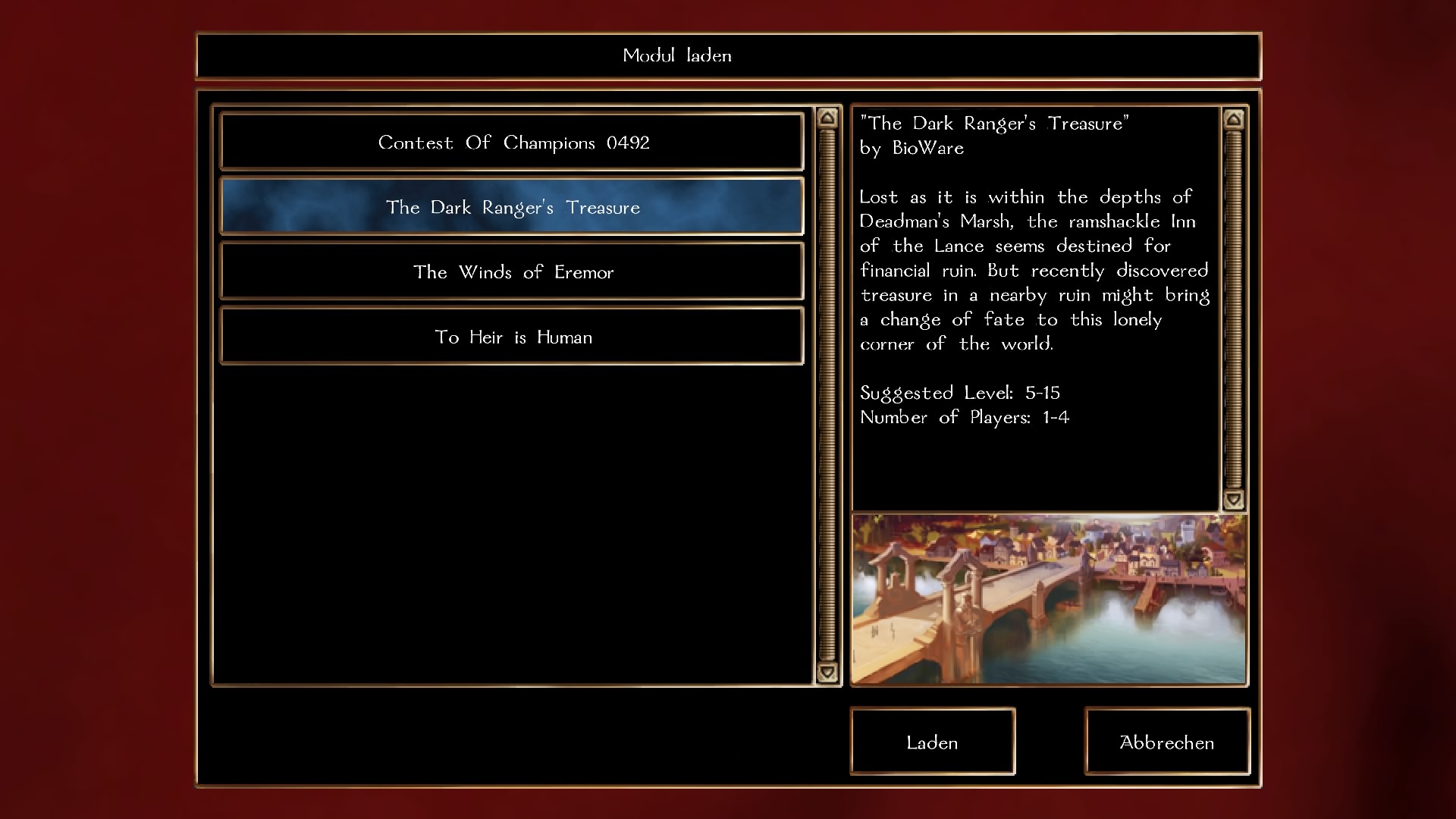The height and width of the screenshot is (819, 1456).
Task: Click the Laden button to load module
Action: point(932,742)
